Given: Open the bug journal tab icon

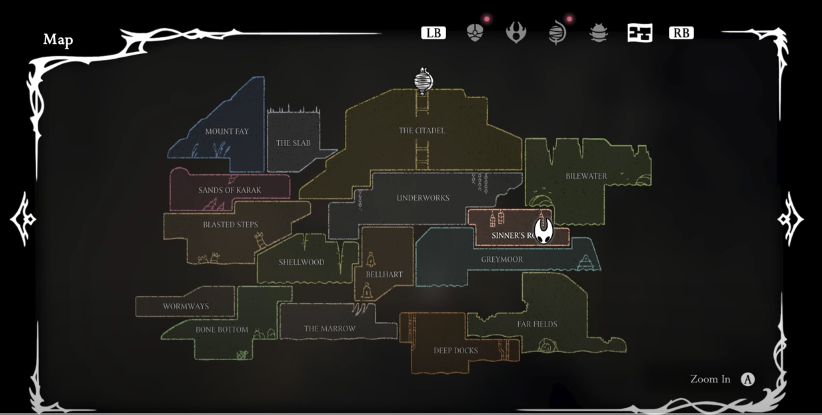Looking at the screenshot, I should coord(598,33).
